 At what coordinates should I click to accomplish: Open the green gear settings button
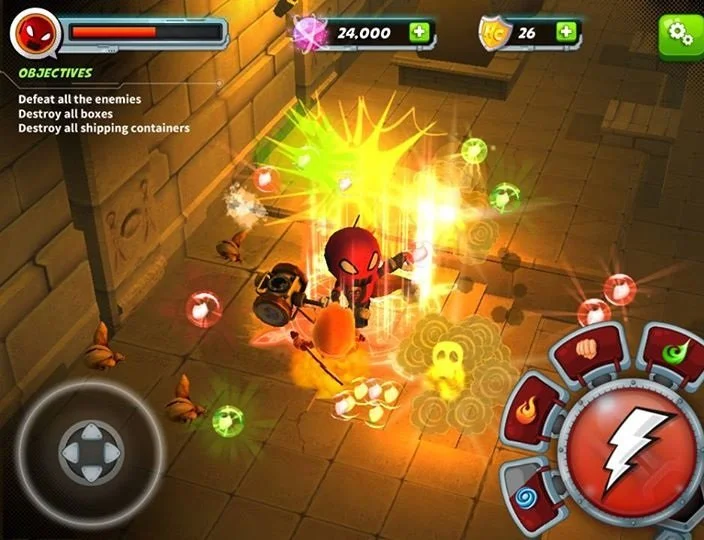[681, 33]
